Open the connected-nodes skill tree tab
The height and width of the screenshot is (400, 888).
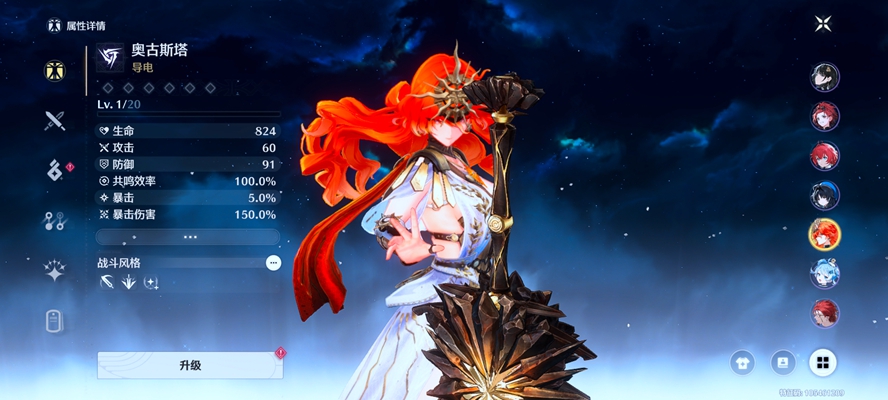tap(55, 221)
